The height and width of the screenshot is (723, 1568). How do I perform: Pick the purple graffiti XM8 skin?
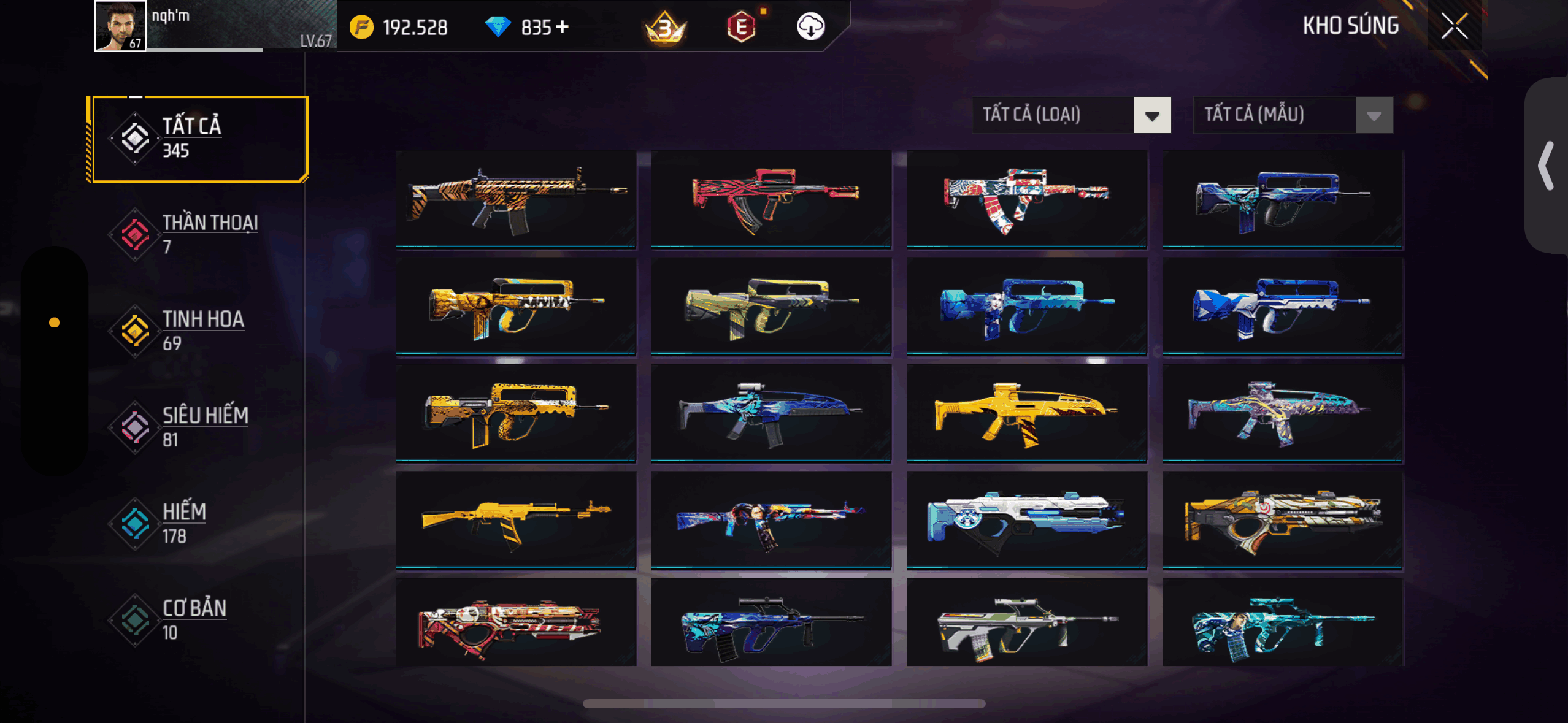pyautogui.click(x=1282, y=412)
